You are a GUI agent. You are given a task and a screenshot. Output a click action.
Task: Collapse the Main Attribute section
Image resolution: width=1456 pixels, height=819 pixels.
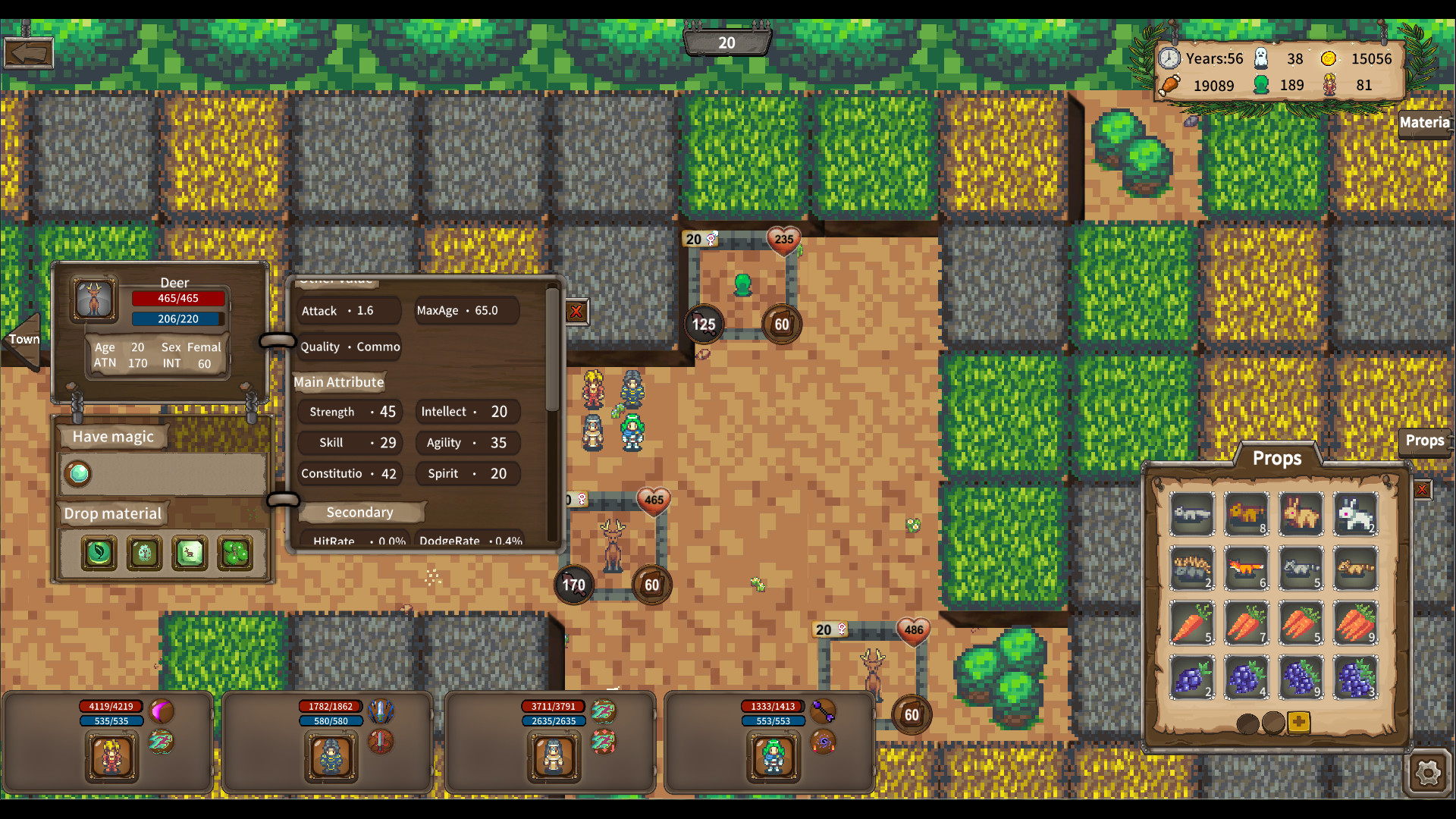(x=339, y=382)
